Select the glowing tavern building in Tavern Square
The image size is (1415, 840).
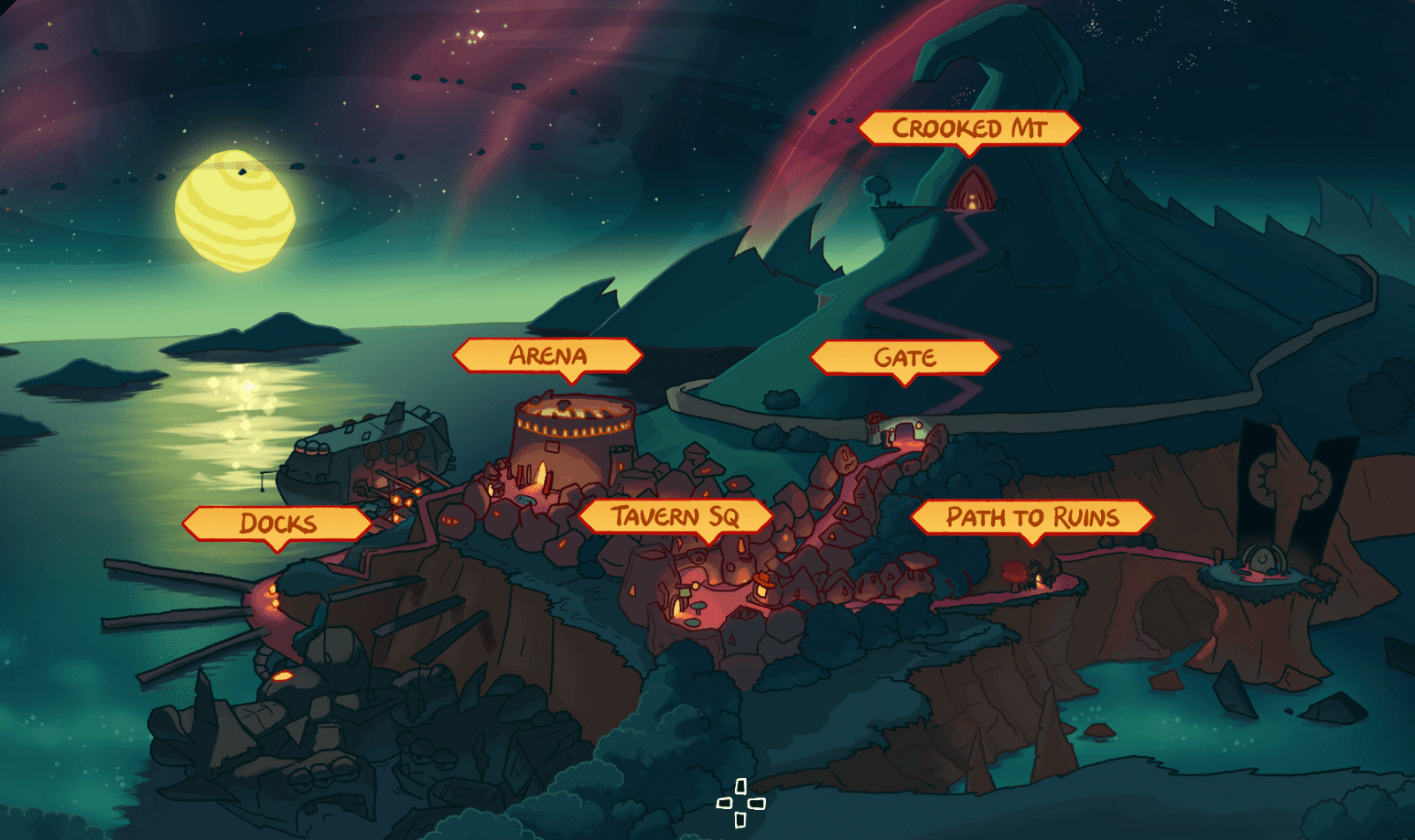[762, 588]
